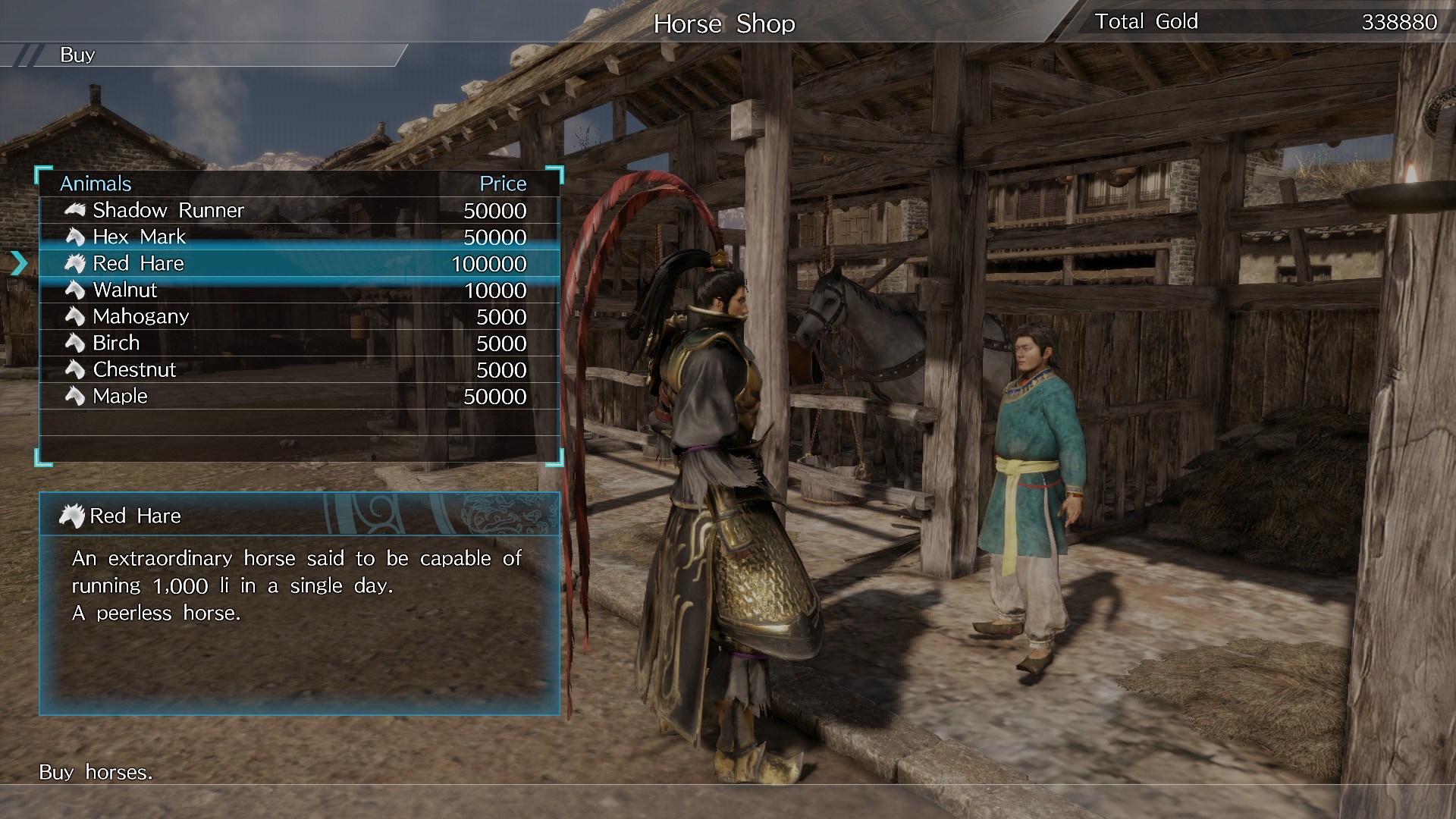Switch to the Buy tab
Image resolution: width=1456 pixels, height=819 pixels.
[78, 54]
